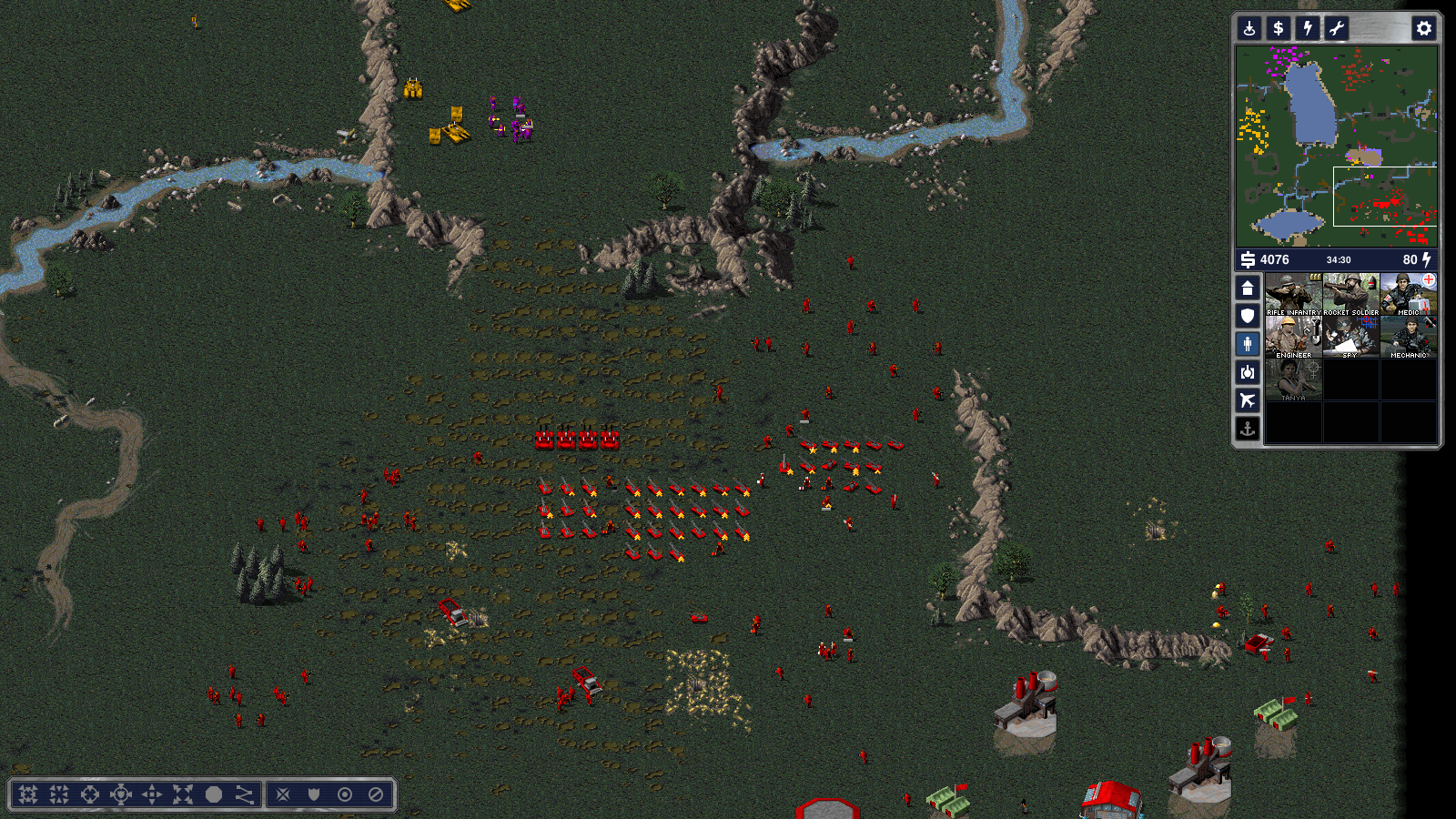Select the Mechanic production icon
This screenshot has height=819, width=1456.
1408,337
